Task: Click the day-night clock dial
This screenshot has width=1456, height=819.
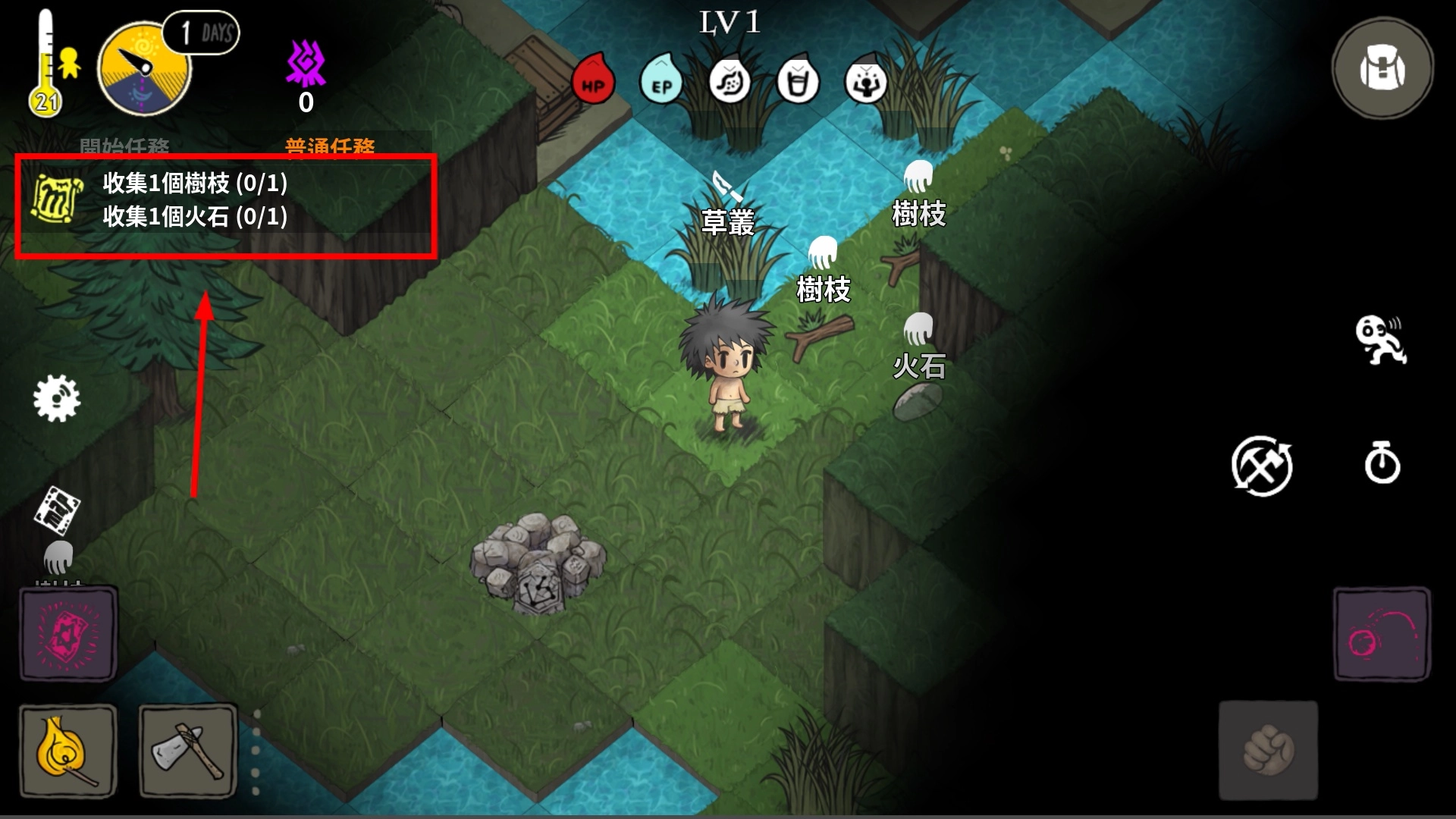Action: coord(143,70)
